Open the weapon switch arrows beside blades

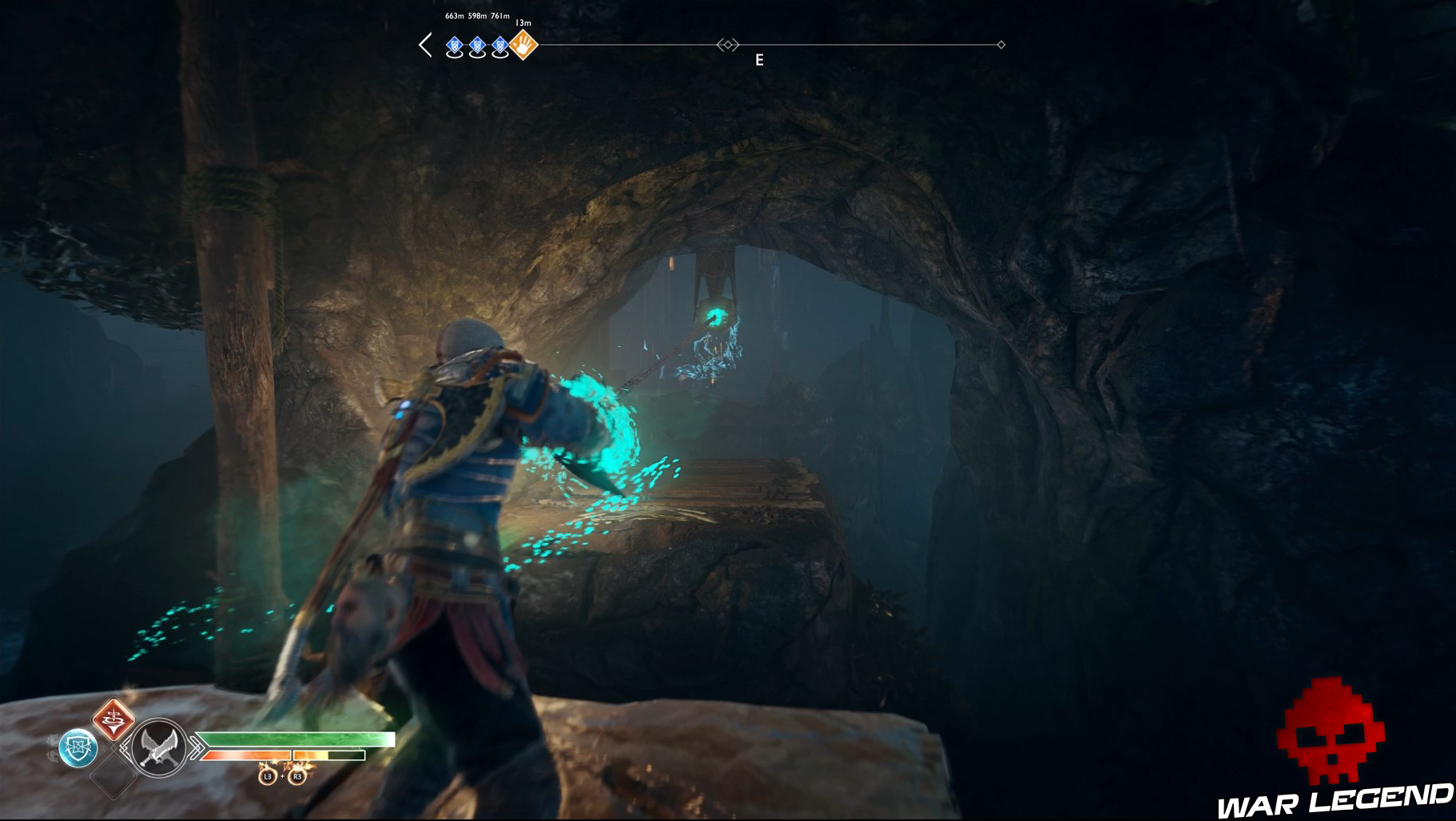tap(196, 746)
